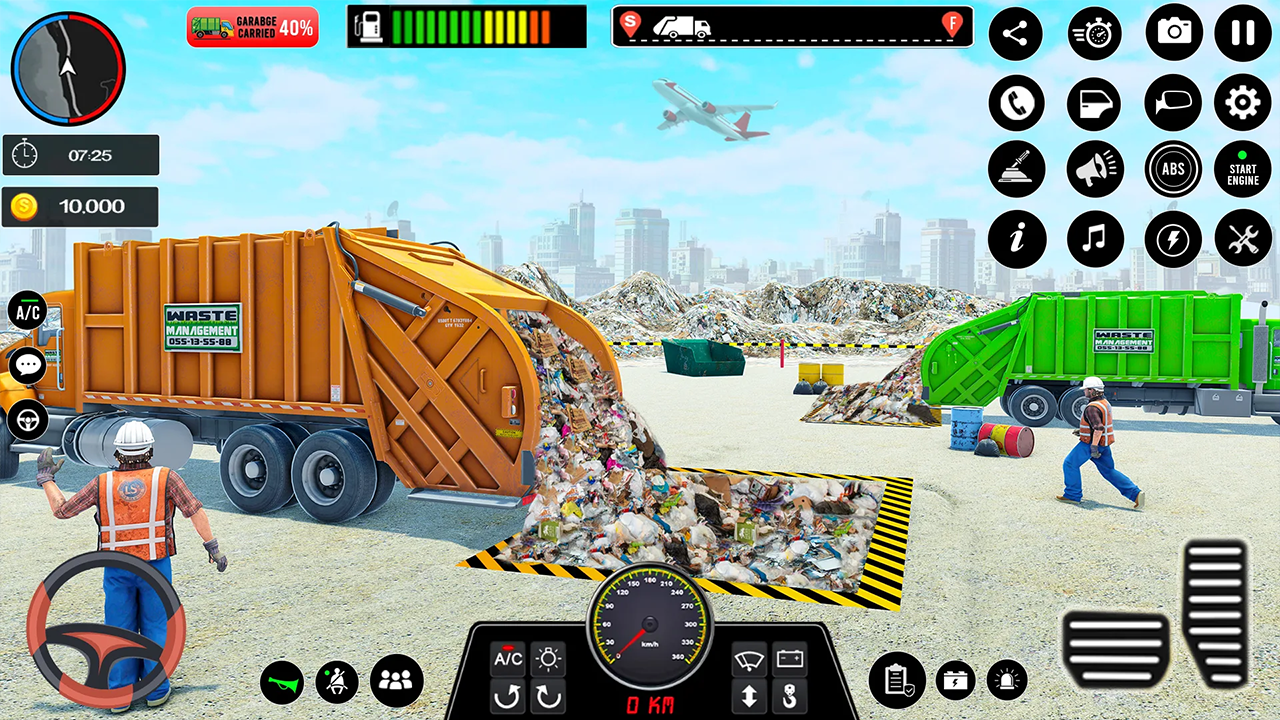
Task: Select the camera icon to change view
Action: click(1173, 33)
